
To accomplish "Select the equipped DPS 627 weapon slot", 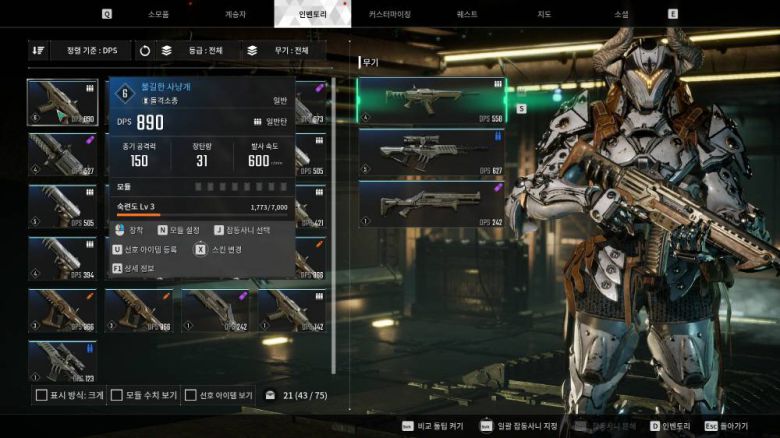I will pos(431,150).
